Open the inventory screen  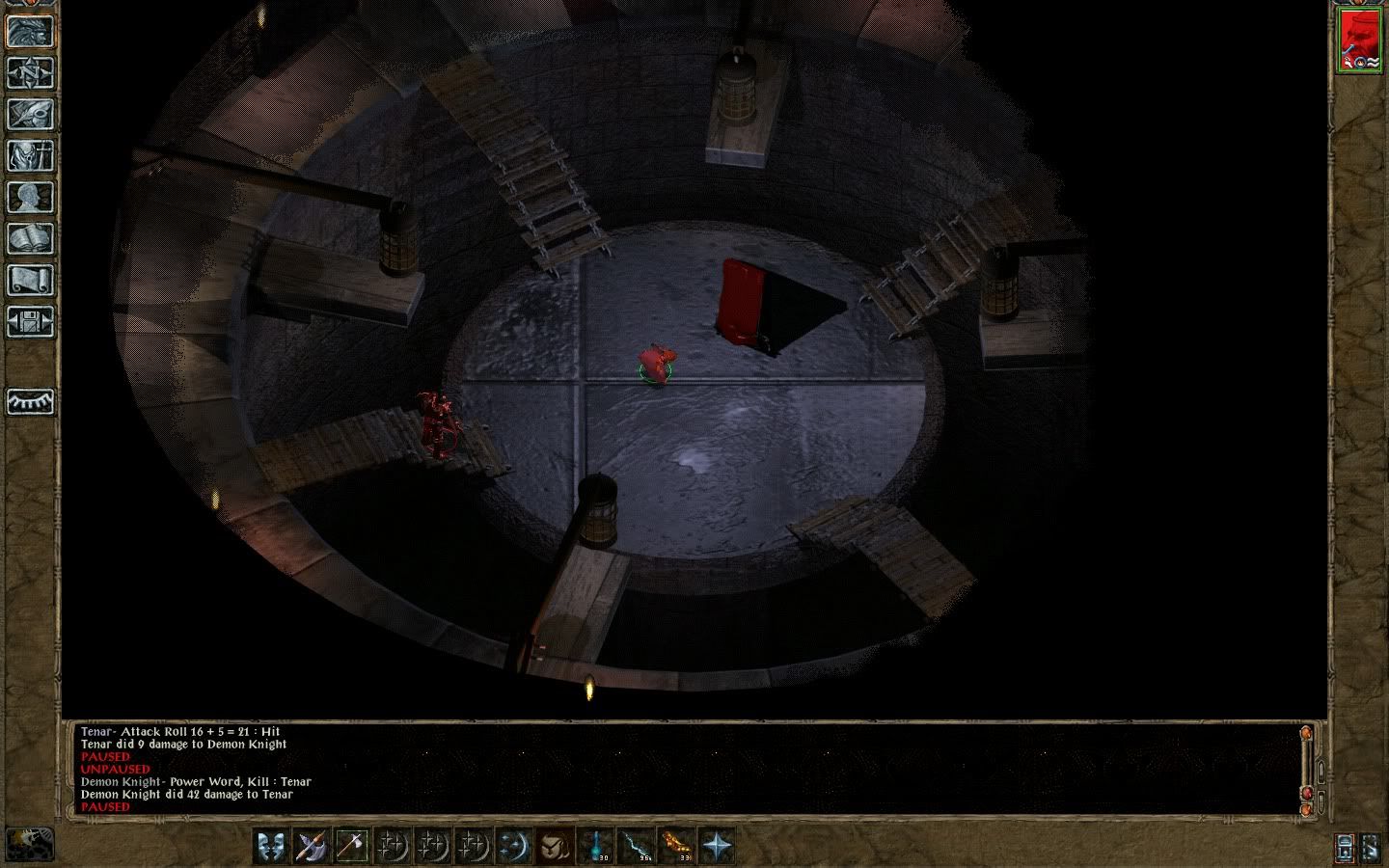[x=31, y=155]
